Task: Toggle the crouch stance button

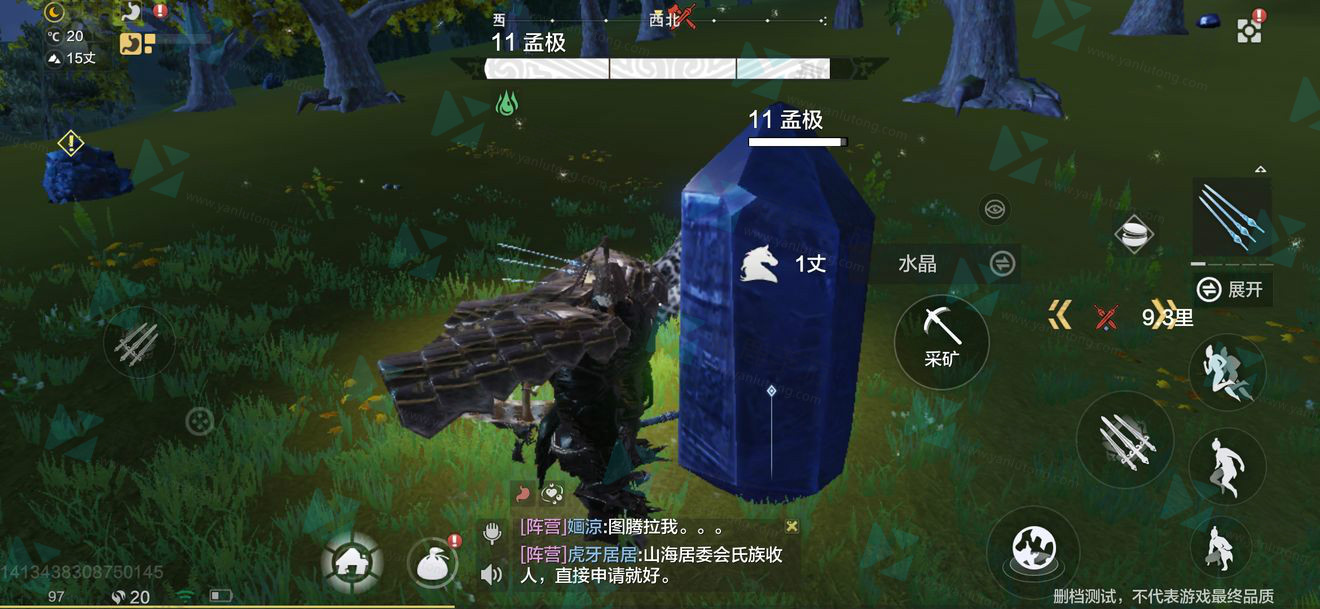Action: [x=1220, y=548]
